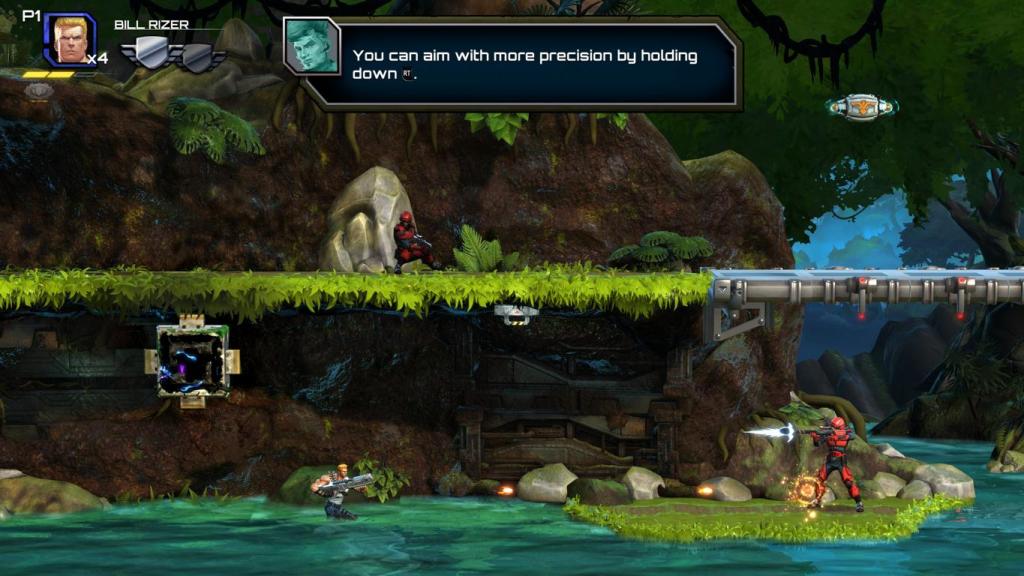Click the green hologram speaker portrait

pyautogui.click(x=311, y=46)
